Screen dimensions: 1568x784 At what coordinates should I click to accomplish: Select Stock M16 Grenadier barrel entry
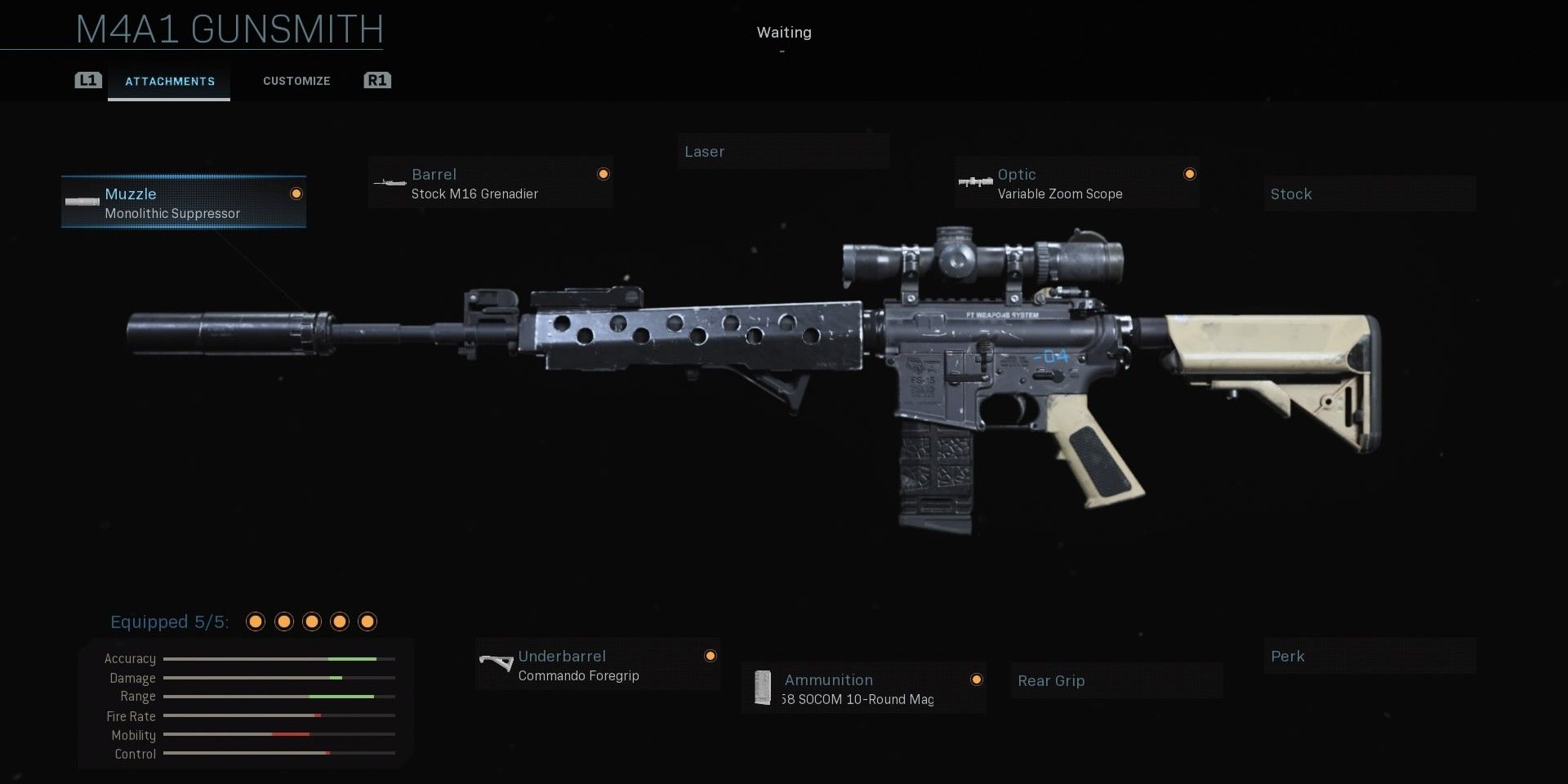click(474, 194)
